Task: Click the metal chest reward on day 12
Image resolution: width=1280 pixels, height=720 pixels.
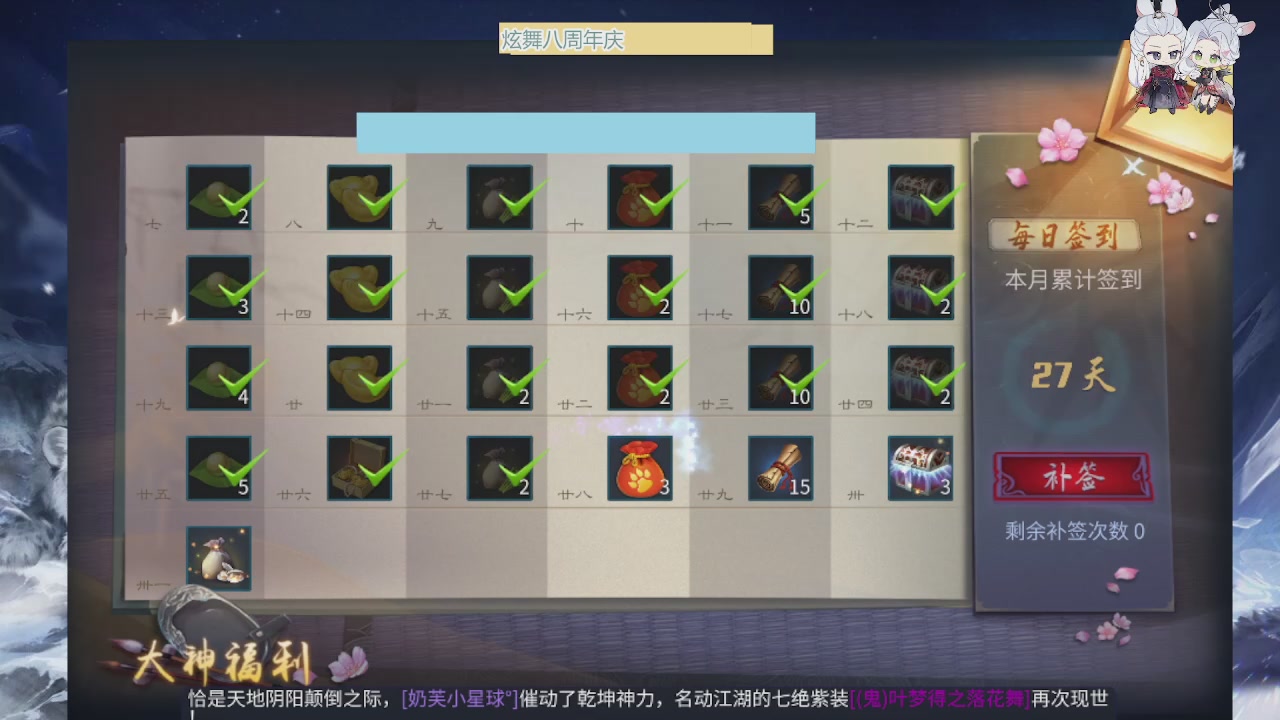Action: tap(919, 197)
